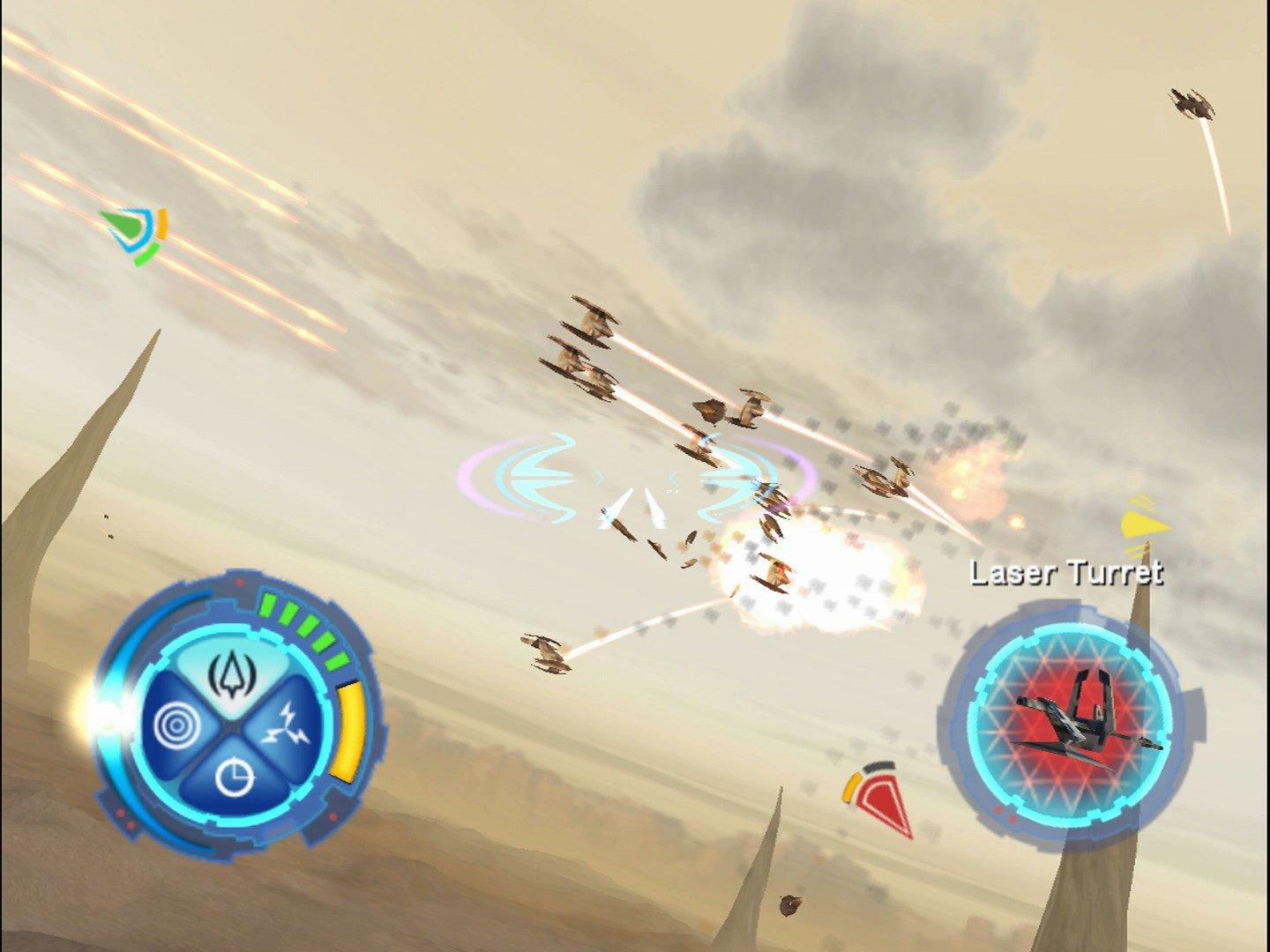Click the red dot on HUD wheel rim
The height and width of the screenshot is (952, 1270).
click(239, 581)
